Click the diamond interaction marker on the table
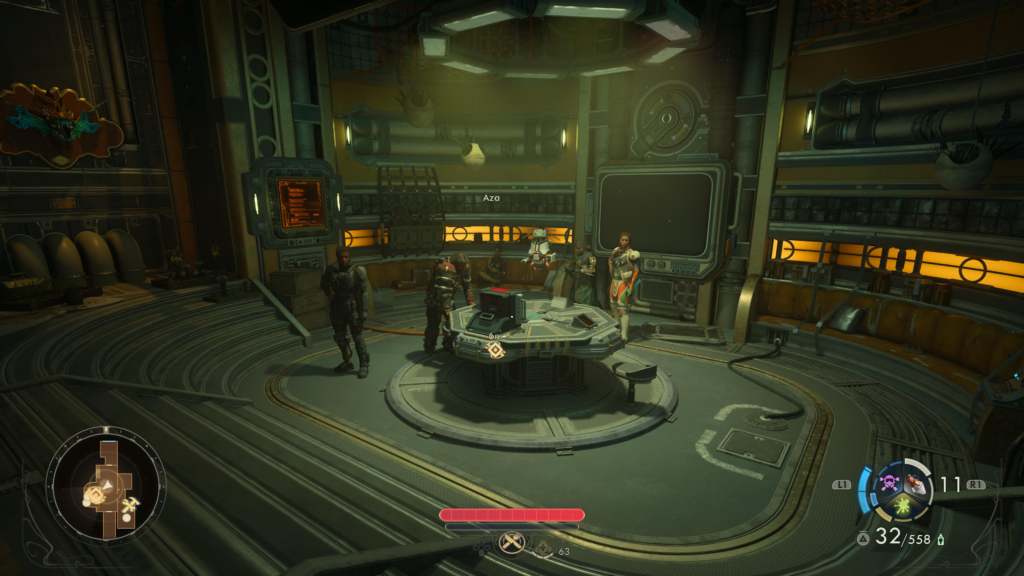 click(494, 349)
